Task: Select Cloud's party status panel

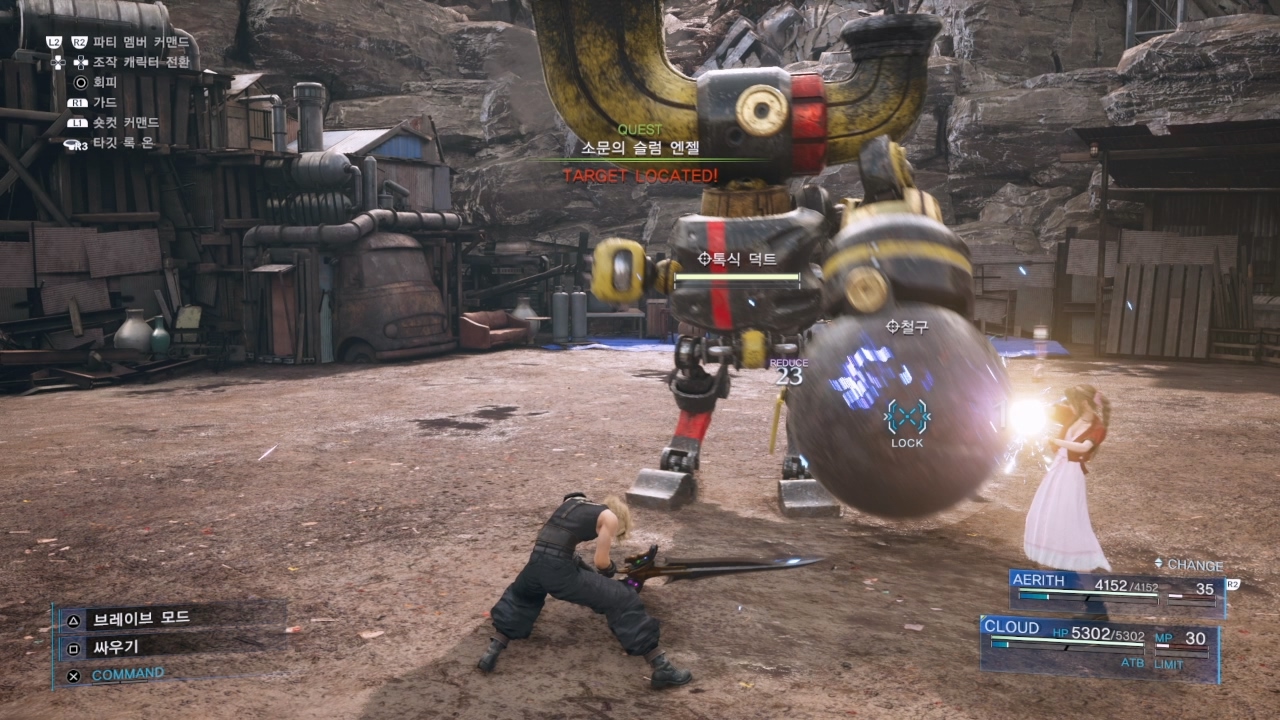Action: click(1098, 646)
